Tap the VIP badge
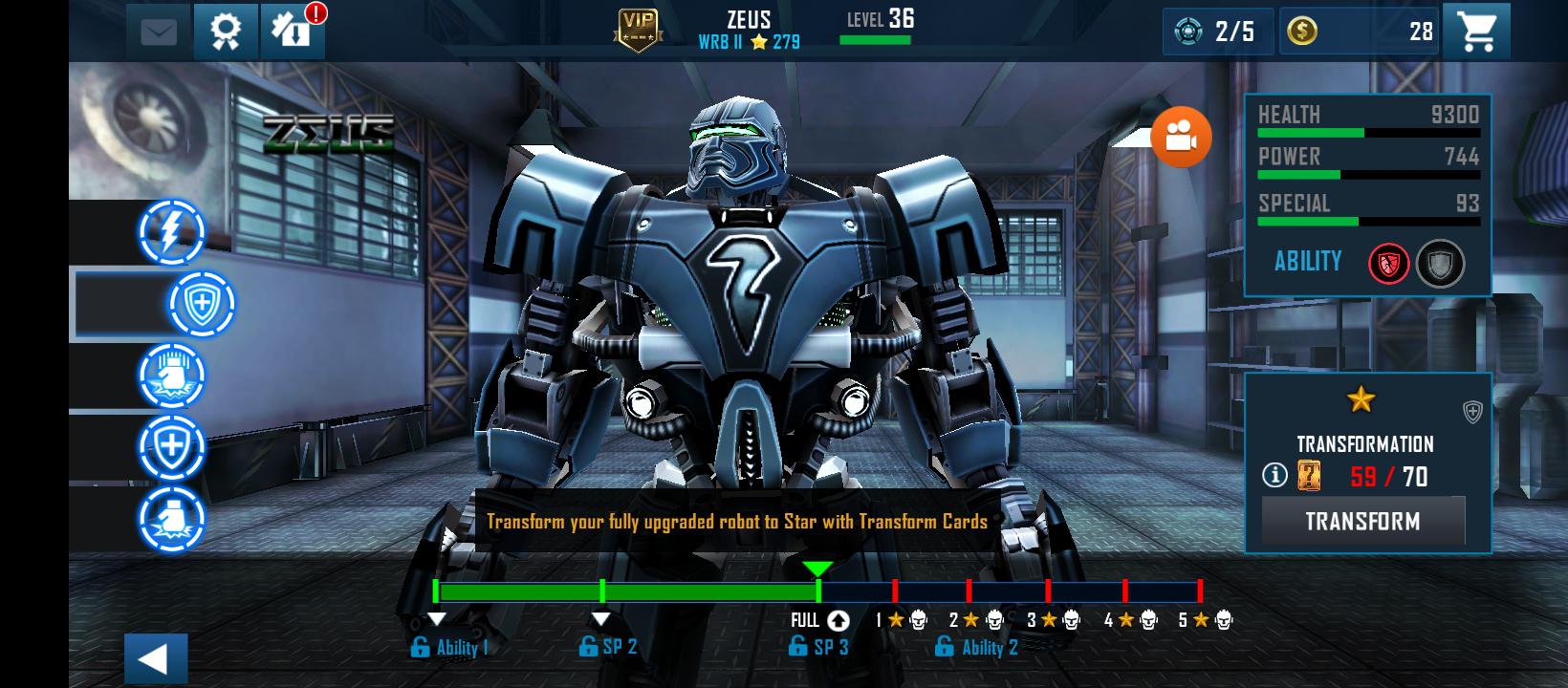1568x688 pixels. click(x=638, y=31)
